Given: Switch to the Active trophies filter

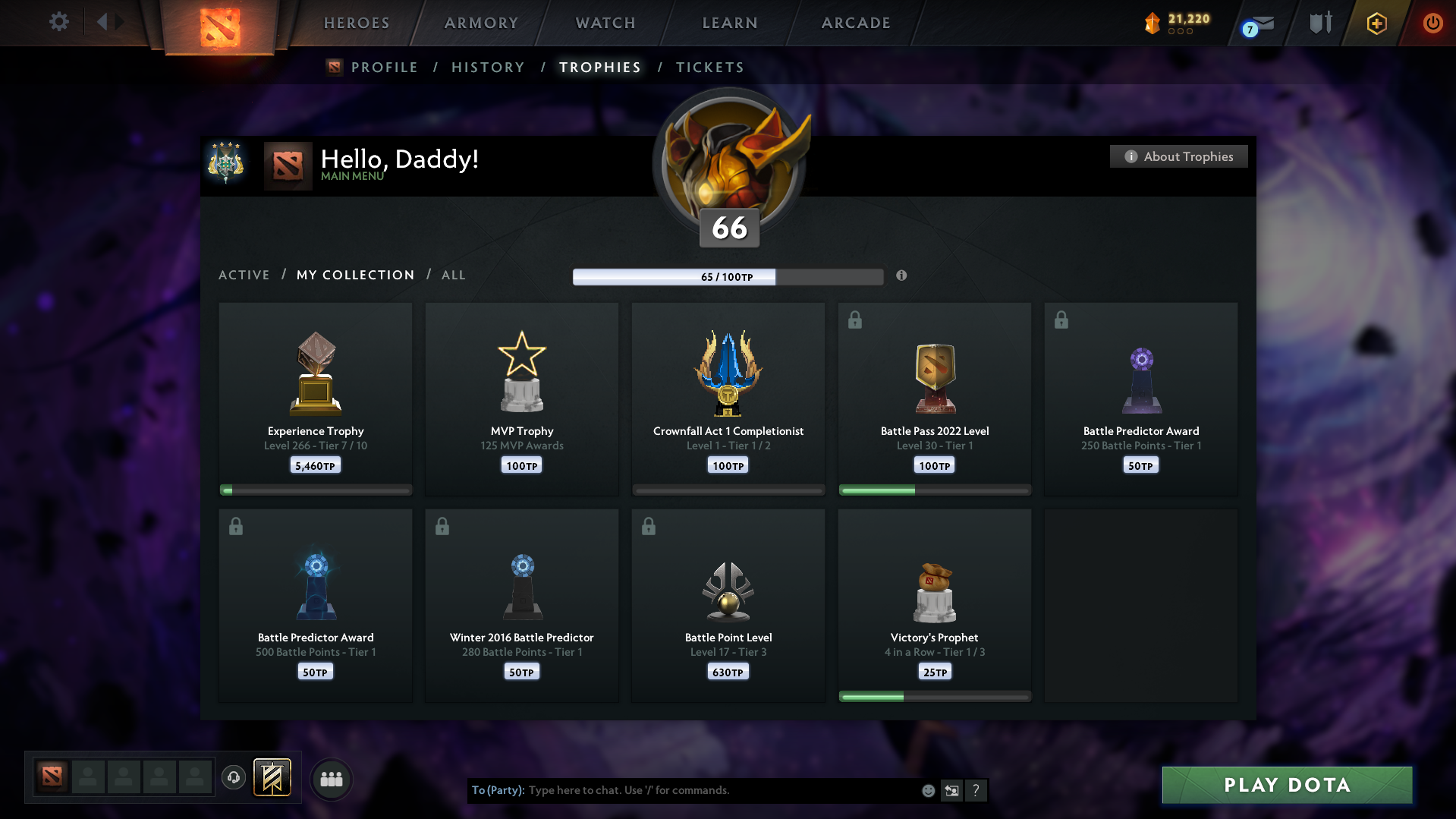Looking at the screenshot, I should (x=244, y=275).
